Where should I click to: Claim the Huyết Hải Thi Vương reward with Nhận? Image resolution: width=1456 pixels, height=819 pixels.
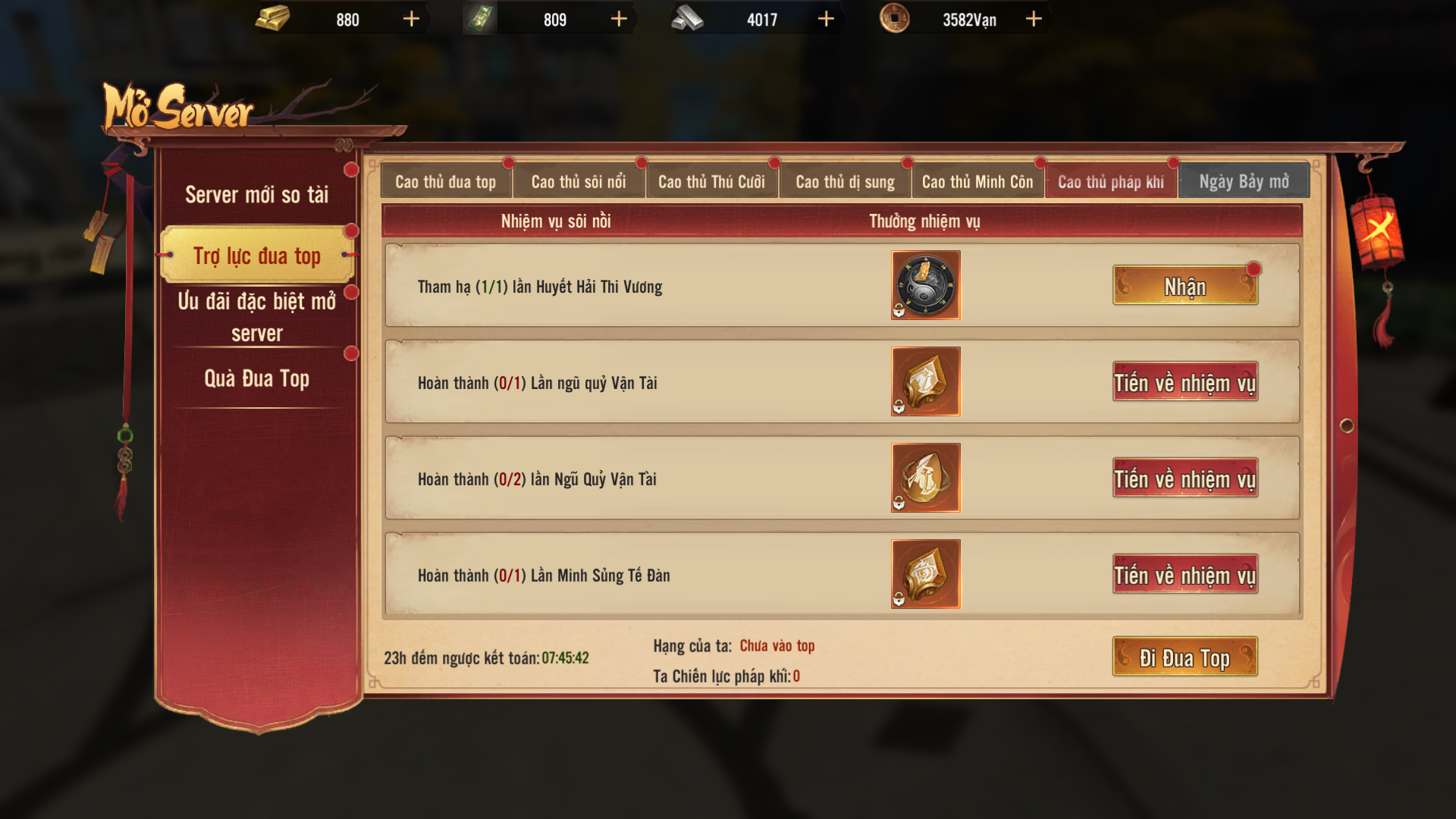pyautogui.click(x=1185, y=286)
